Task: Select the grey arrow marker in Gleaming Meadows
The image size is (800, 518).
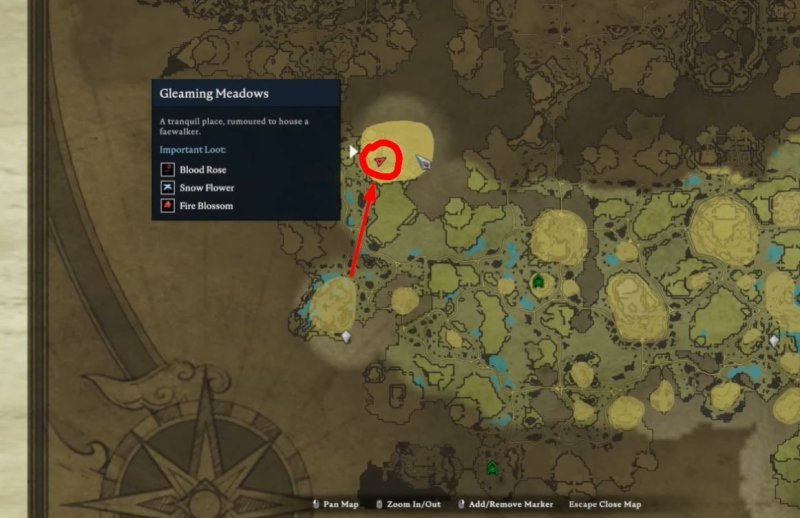Action: pyautogui.click(x=423, y=160)
